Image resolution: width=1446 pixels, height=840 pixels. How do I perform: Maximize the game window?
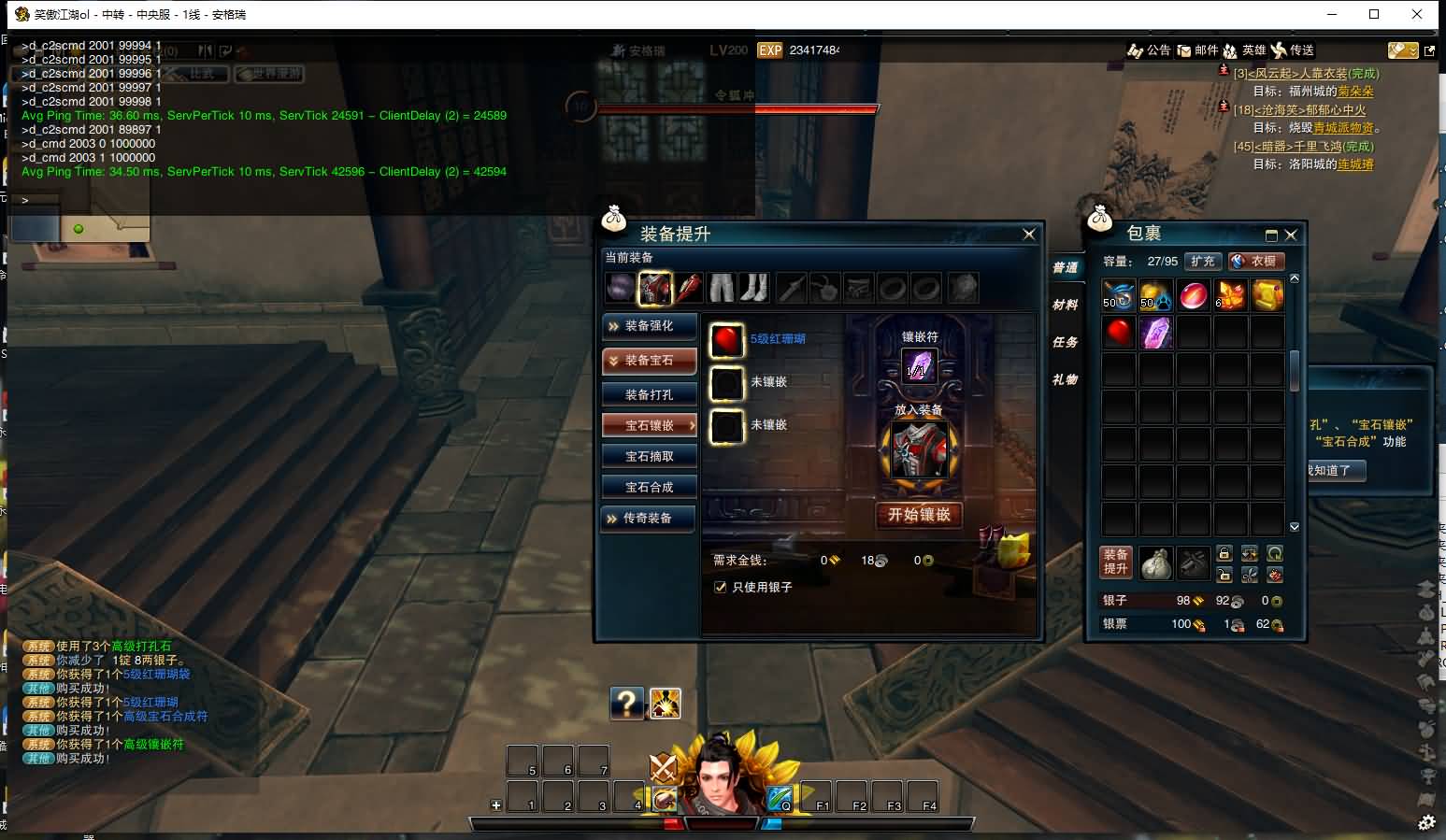coord(1374,14)
